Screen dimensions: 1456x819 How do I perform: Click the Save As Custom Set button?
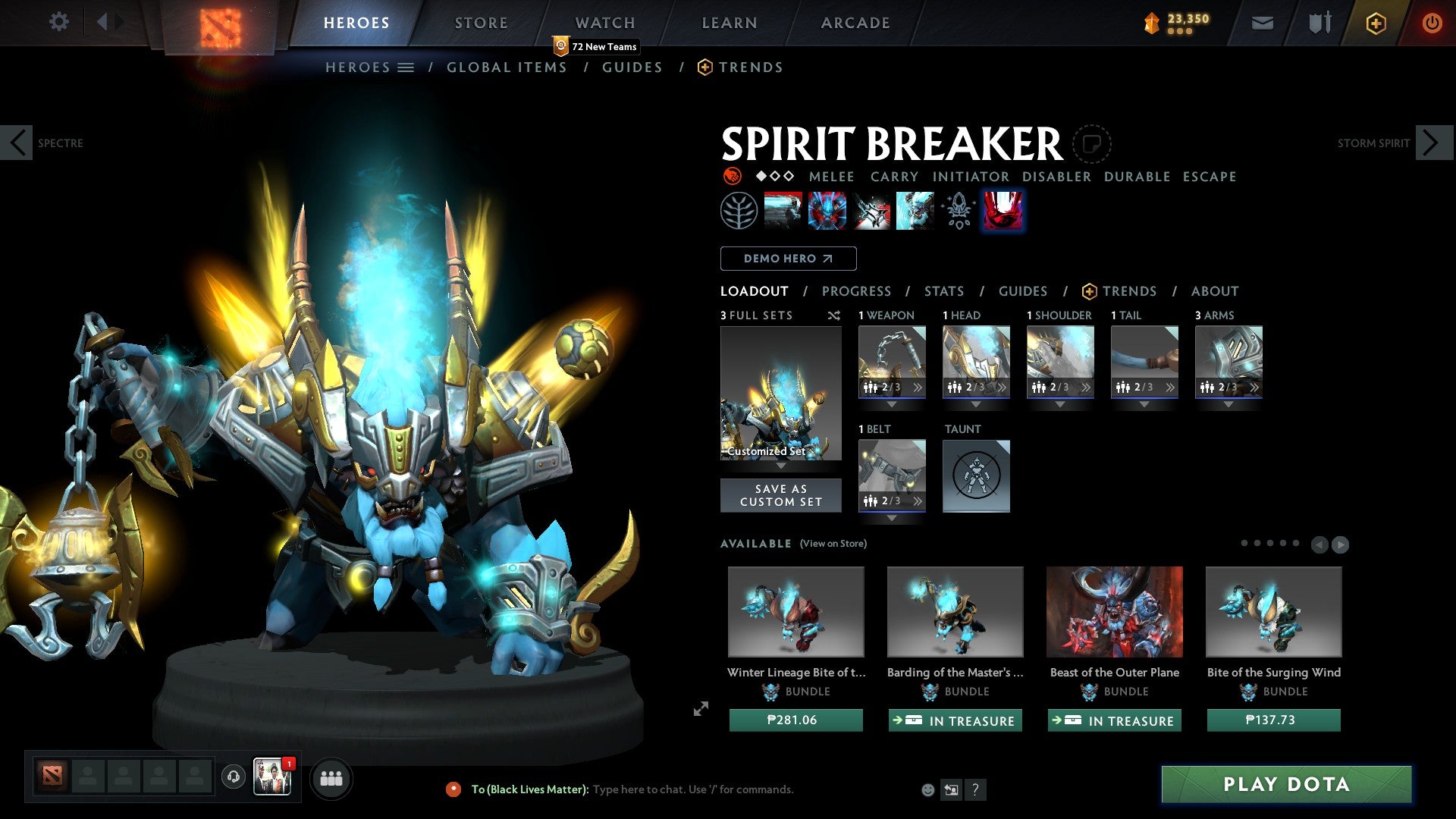[780, 495]
